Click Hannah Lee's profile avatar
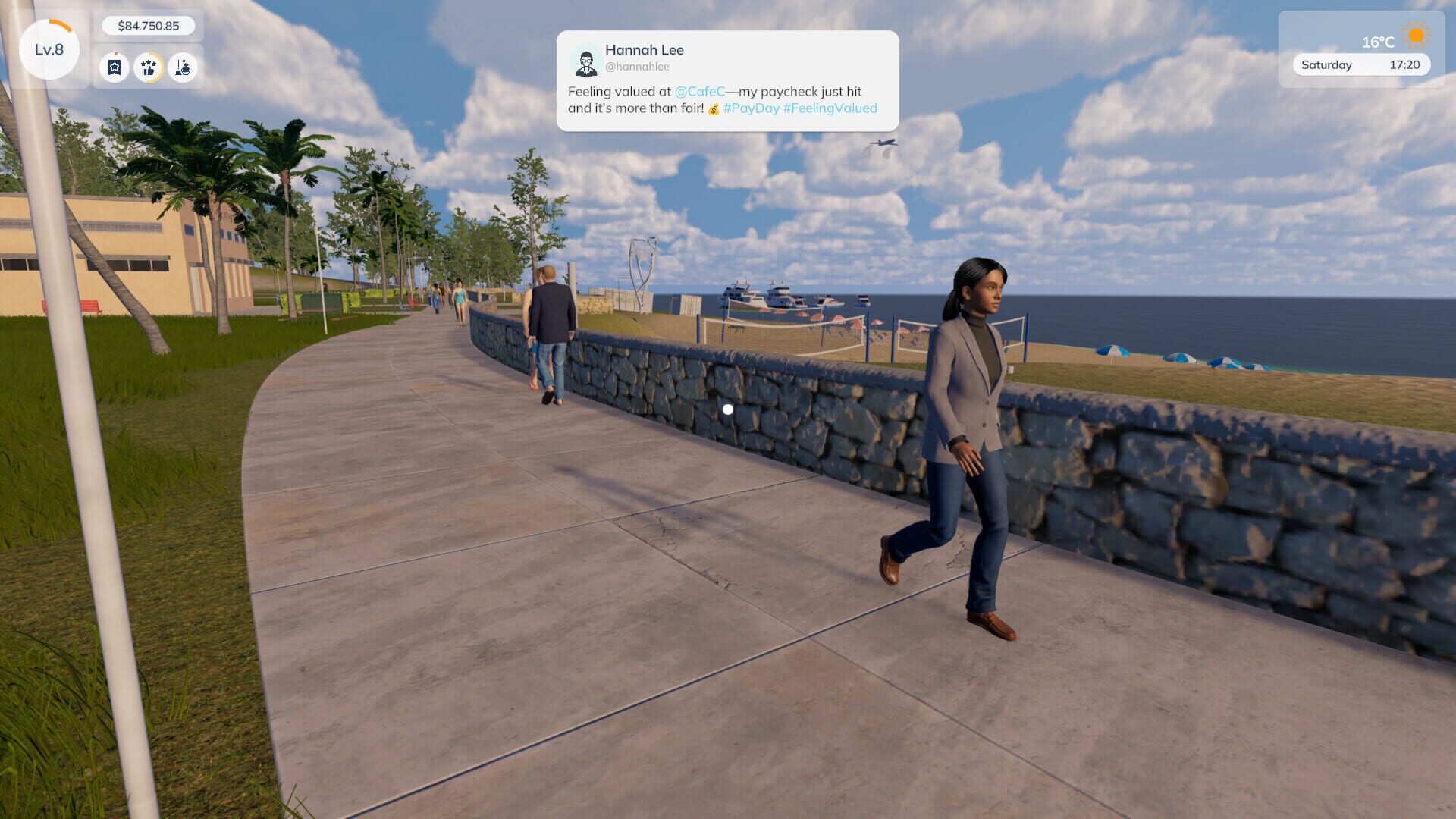The image size is (1456, 819). 585,61
